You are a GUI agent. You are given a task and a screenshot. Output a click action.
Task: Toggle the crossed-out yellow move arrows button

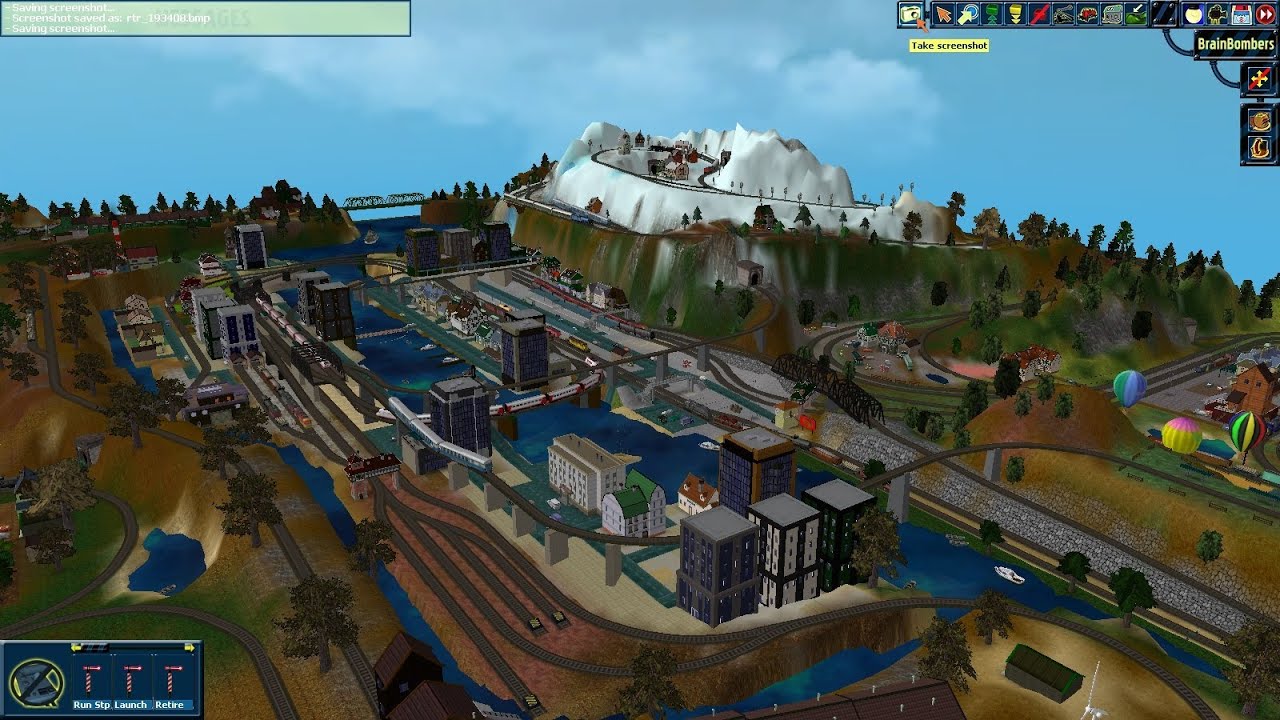tap(1259, 80)
